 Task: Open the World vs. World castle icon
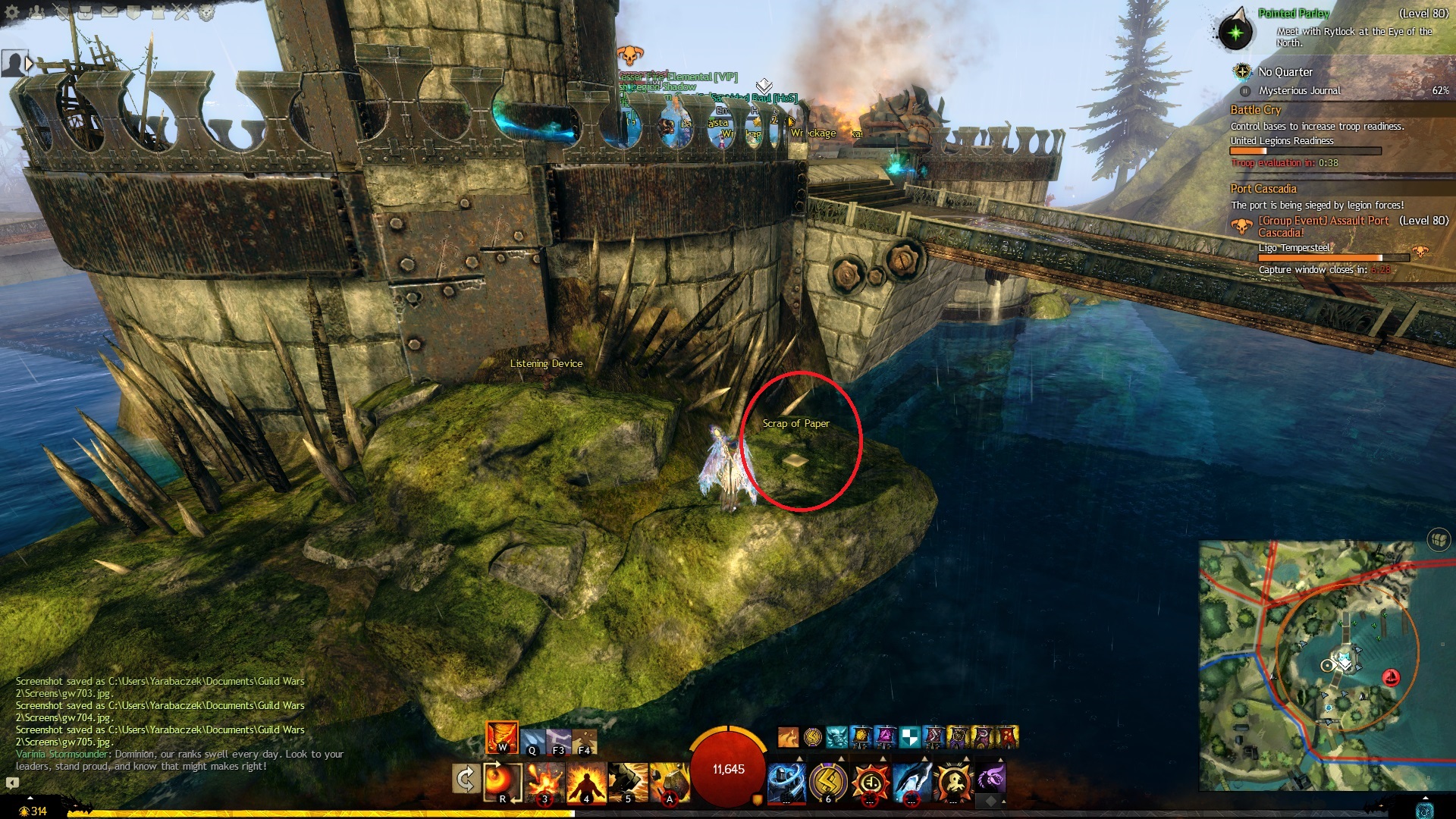(x=158, y=12)
